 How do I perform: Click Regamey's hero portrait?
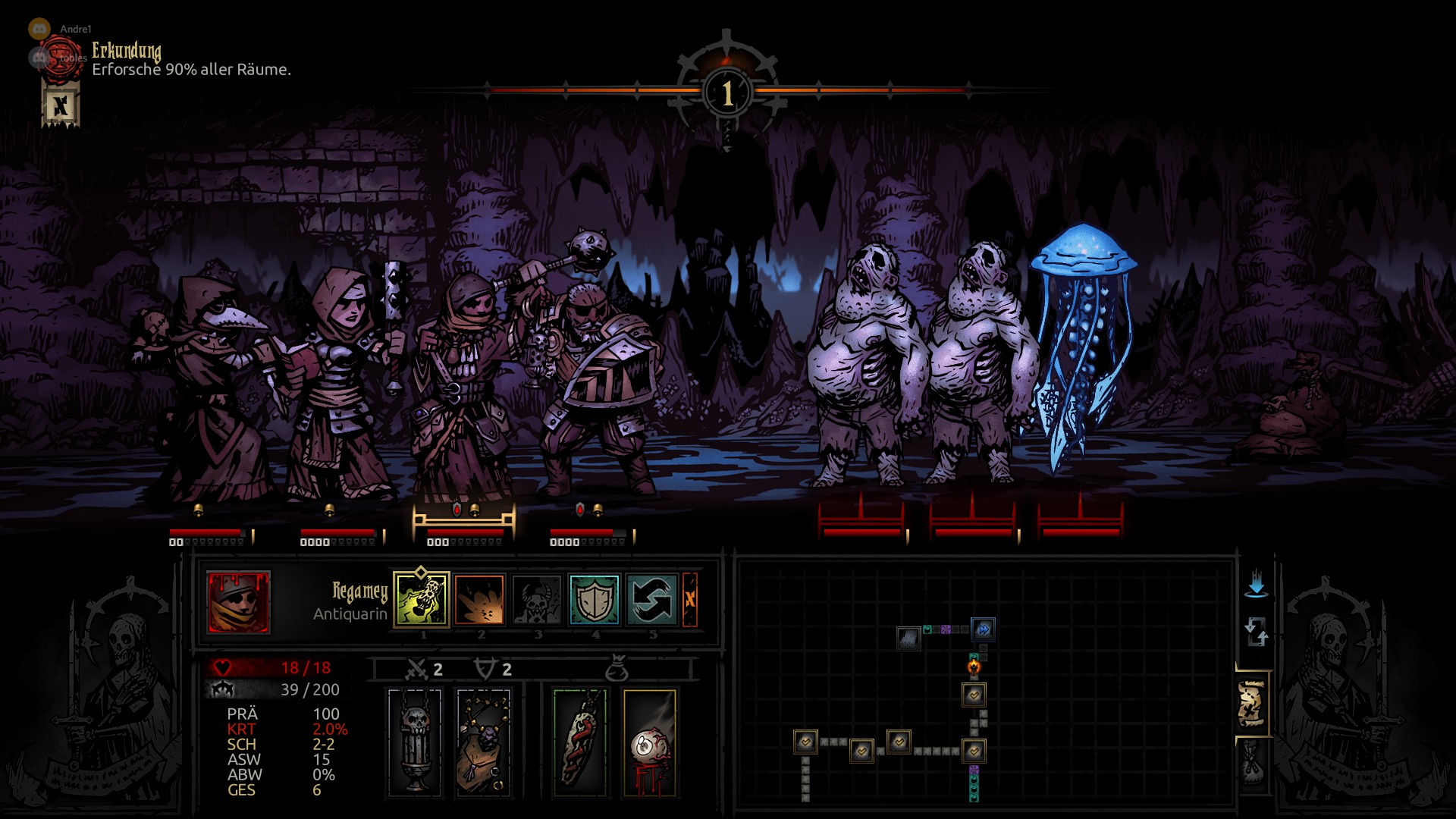point(238,602)
